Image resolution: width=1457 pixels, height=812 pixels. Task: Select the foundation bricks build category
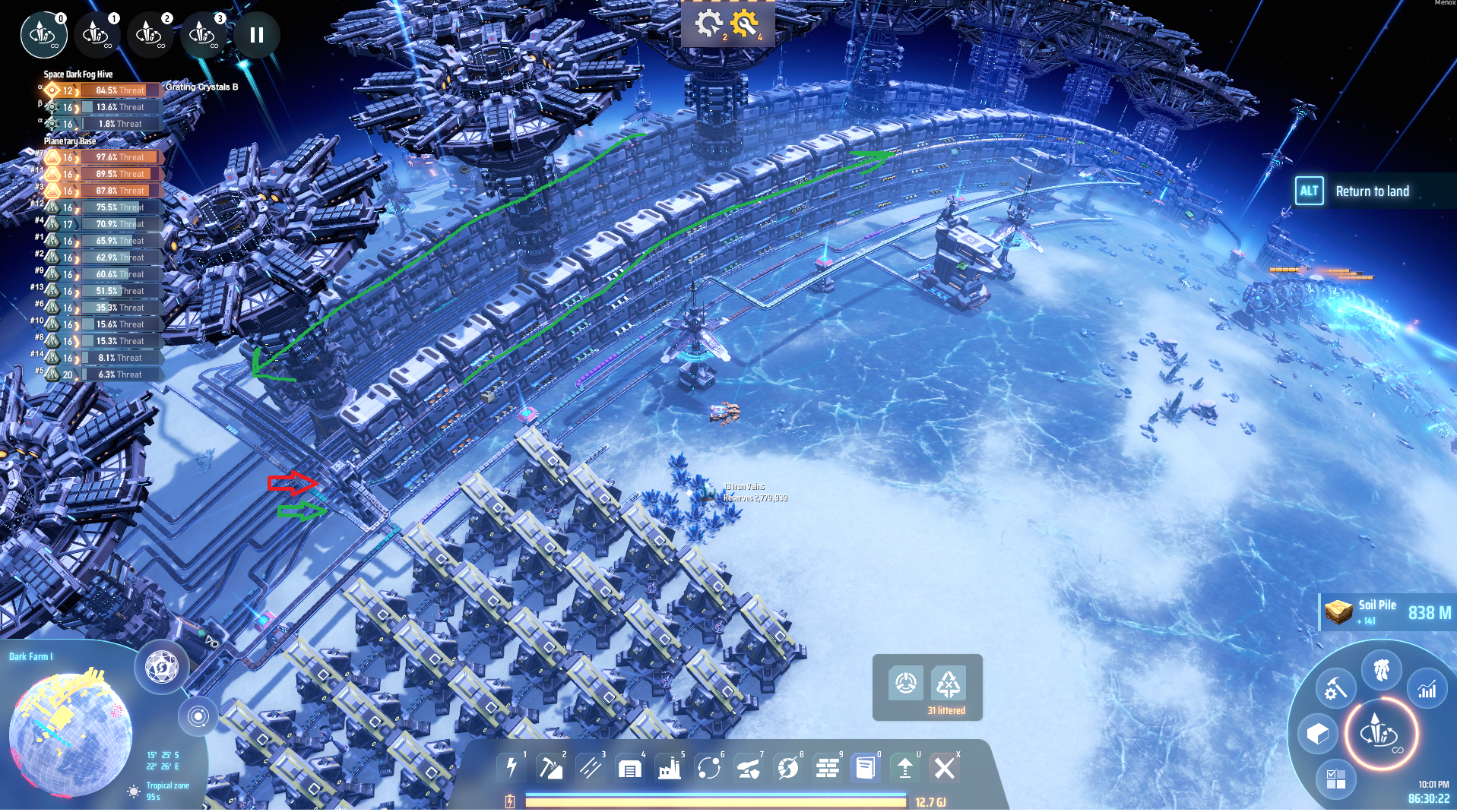[827, 769]
